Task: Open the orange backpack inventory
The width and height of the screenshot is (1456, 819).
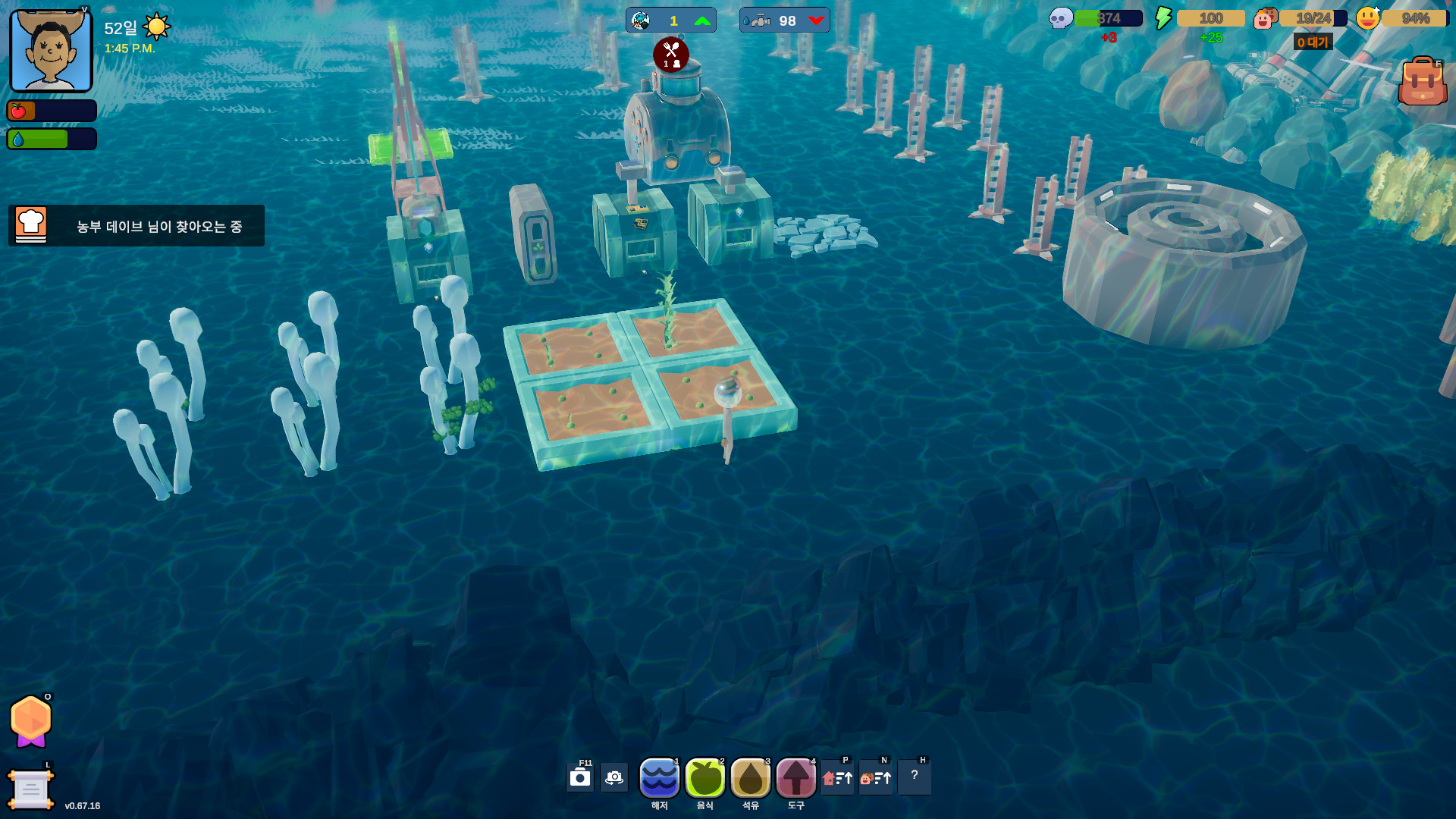Action: [x=1422, y=81]
